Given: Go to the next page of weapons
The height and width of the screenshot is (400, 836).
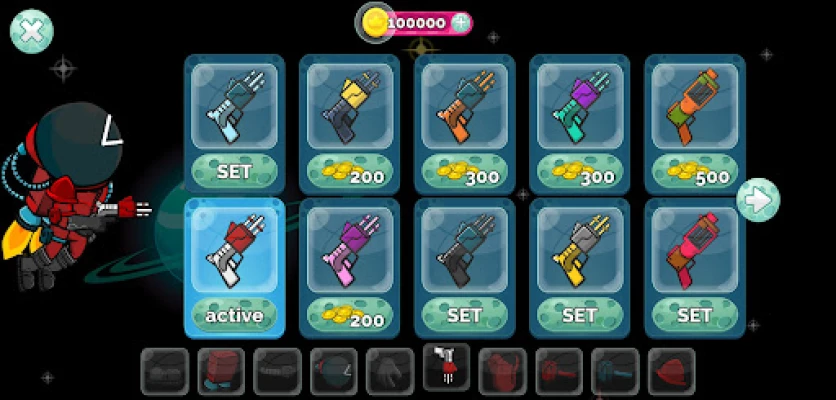Looking at the screenshot, I should pyautogui.click(x=758, y=200).
